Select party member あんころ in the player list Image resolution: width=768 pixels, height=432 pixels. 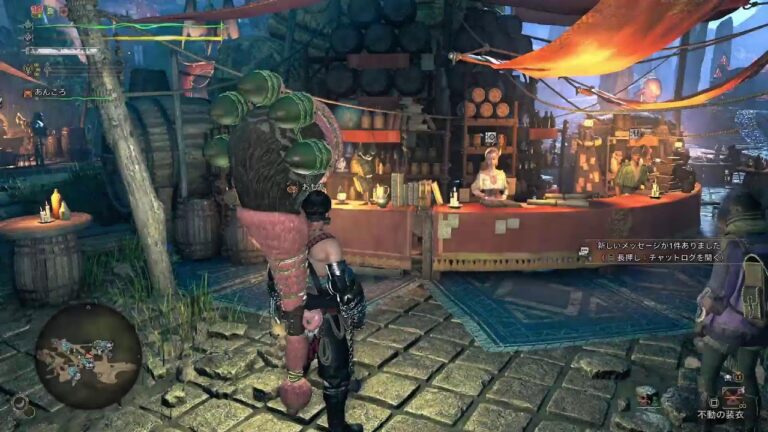49,92
